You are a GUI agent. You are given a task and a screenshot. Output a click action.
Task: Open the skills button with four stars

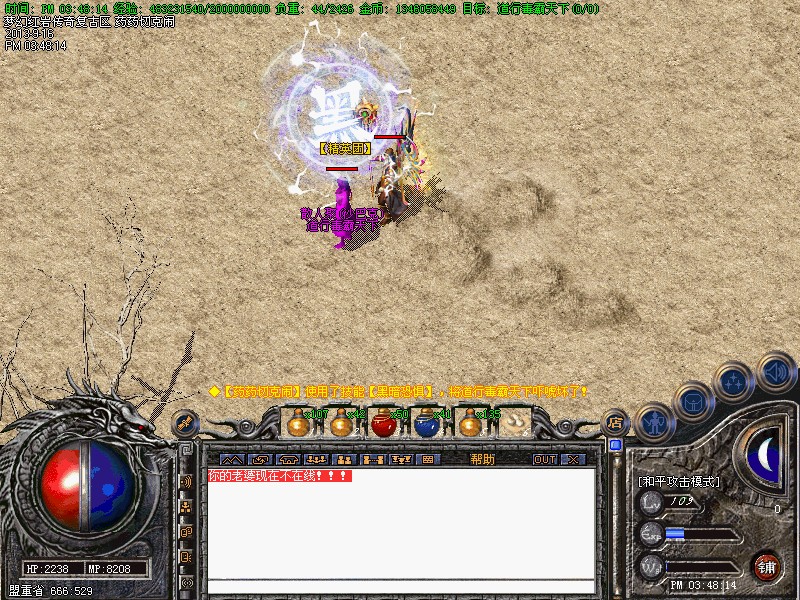point(735,382)
